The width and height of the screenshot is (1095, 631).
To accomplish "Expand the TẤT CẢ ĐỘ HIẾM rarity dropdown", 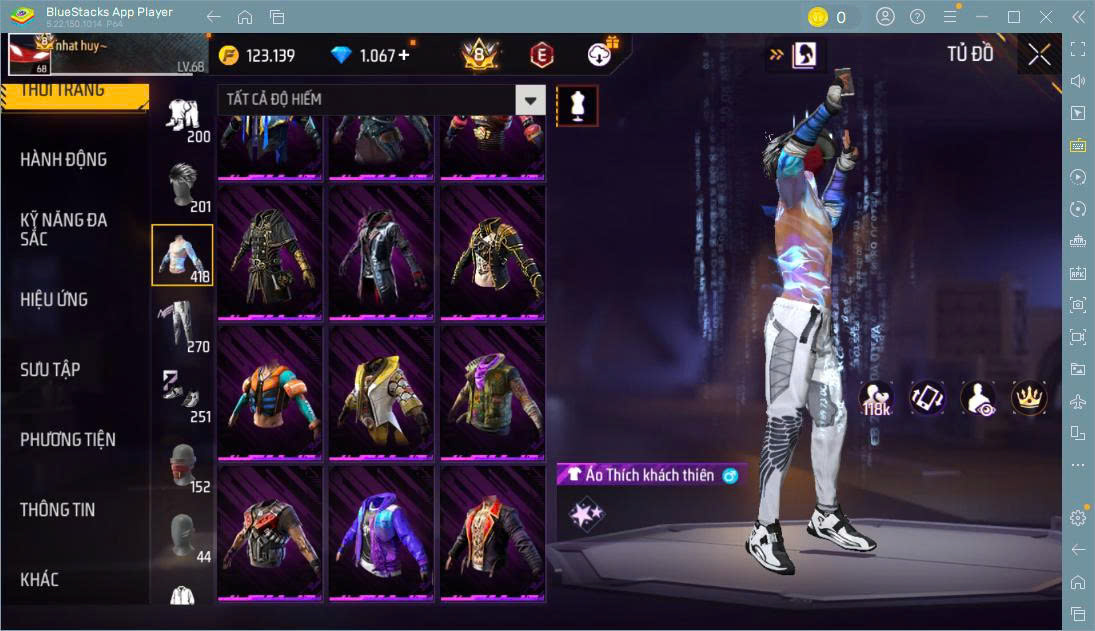I will click(x=530, y=100).
